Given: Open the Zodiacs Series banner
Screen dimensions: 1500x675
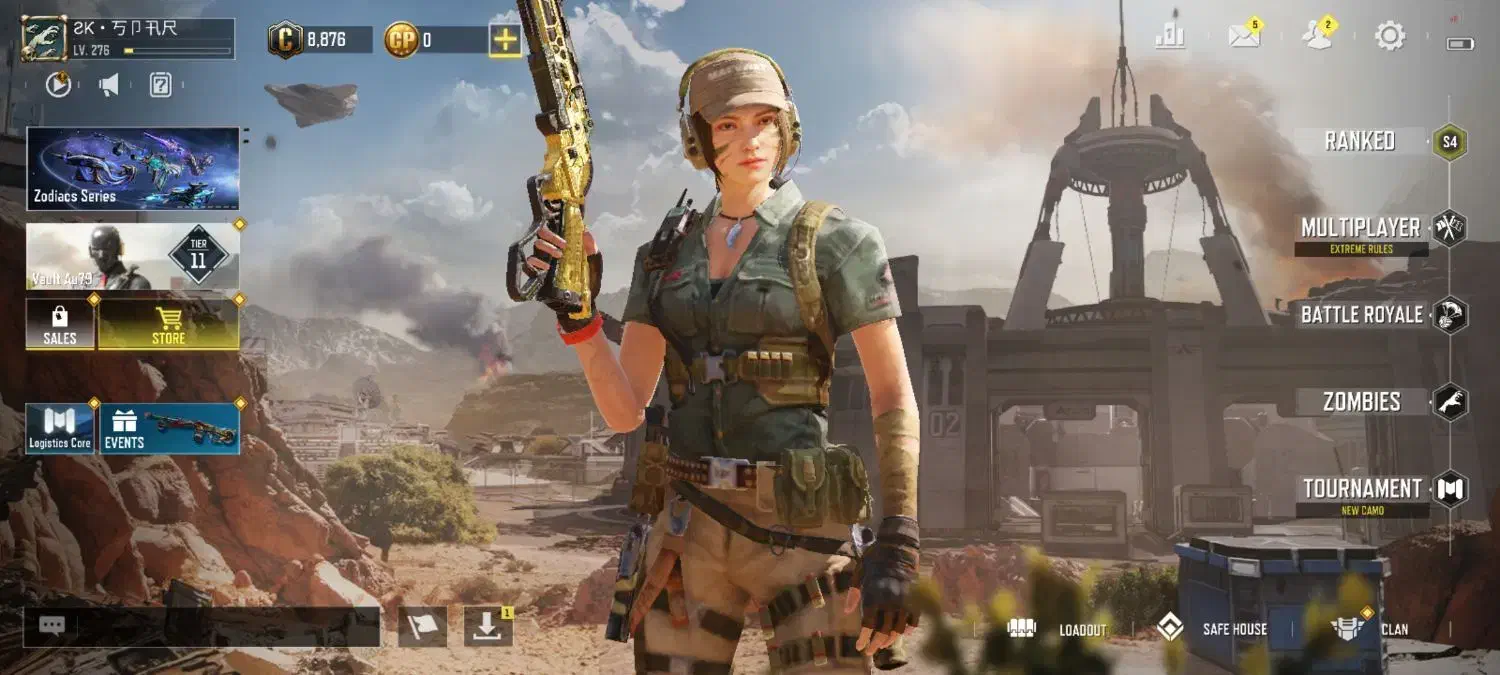Looking at the screenshot, I should (133, 168).
